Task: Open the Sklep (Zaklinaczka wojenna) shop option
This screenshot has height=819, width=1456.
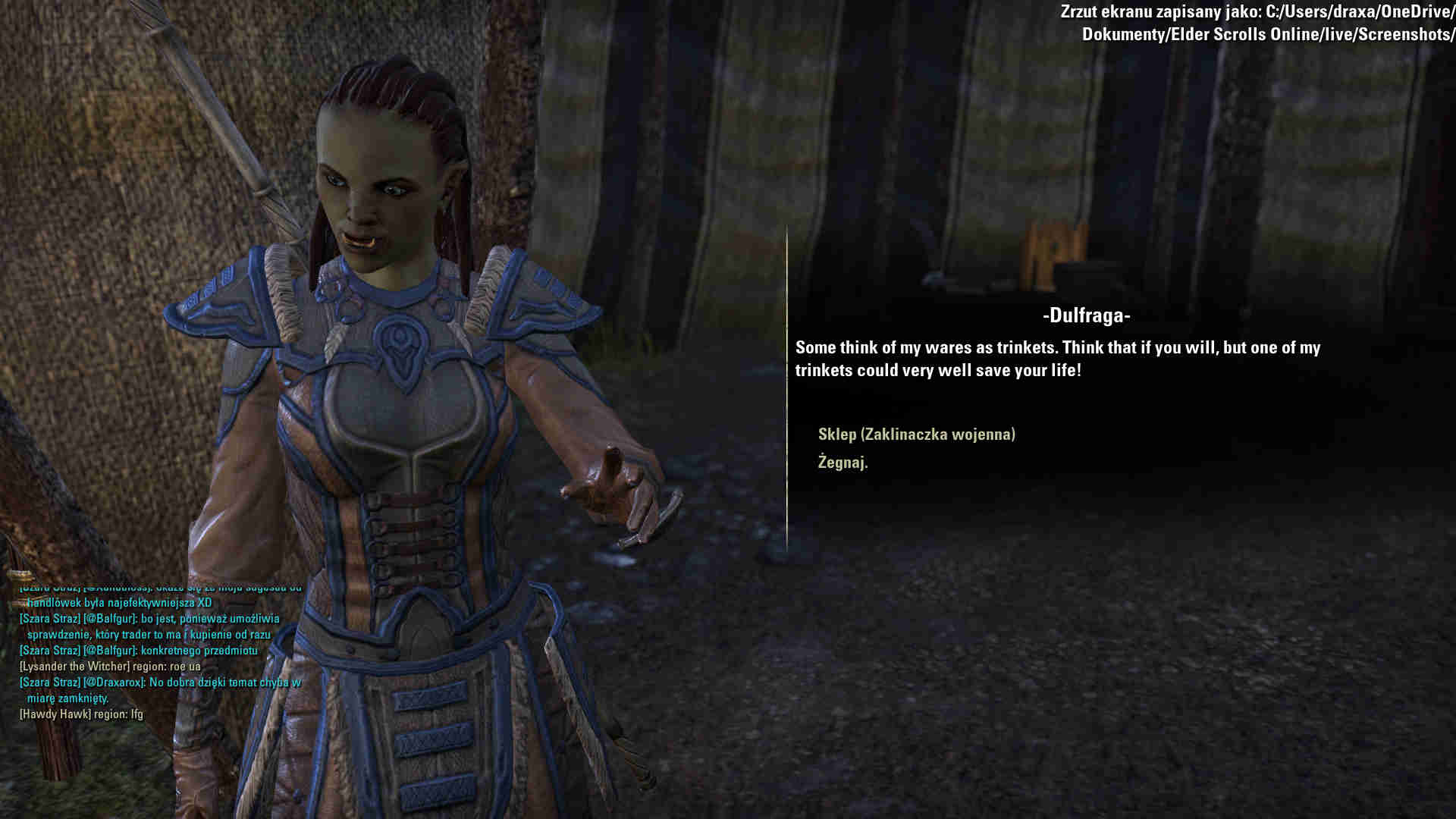Action: (916, 435)
